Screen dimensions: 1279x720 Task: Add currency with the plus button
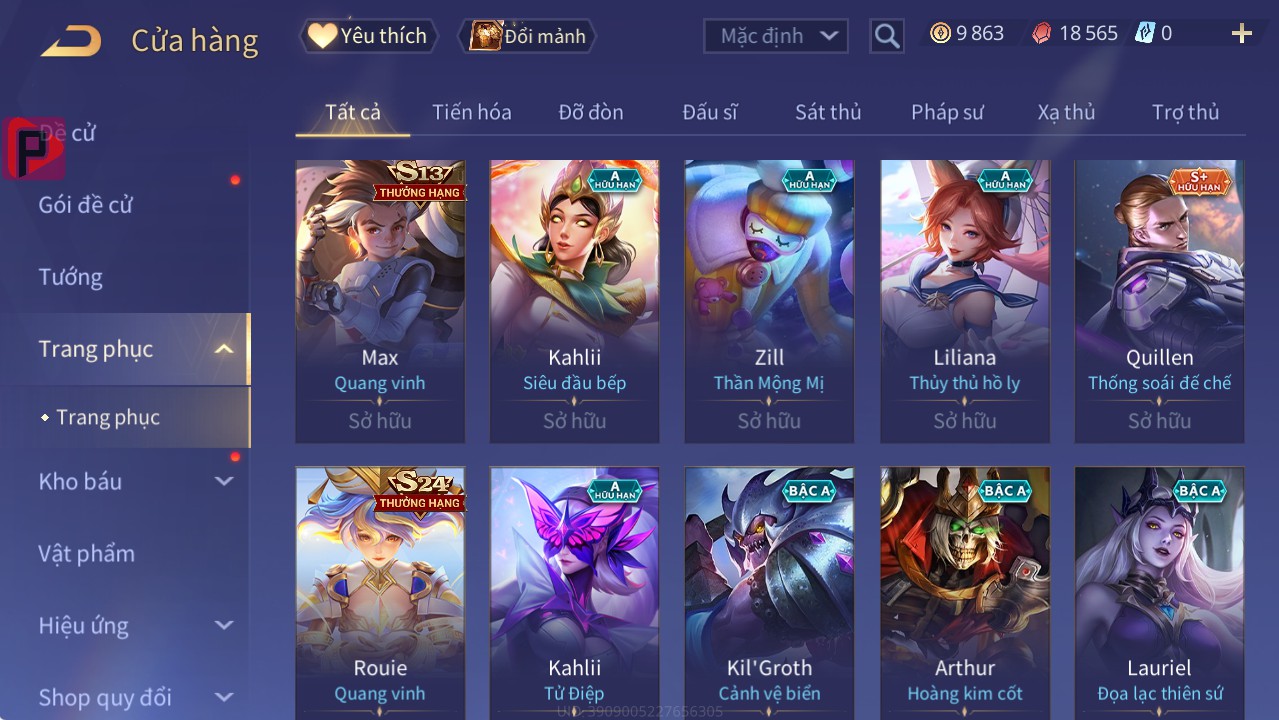click(1241, 34)
